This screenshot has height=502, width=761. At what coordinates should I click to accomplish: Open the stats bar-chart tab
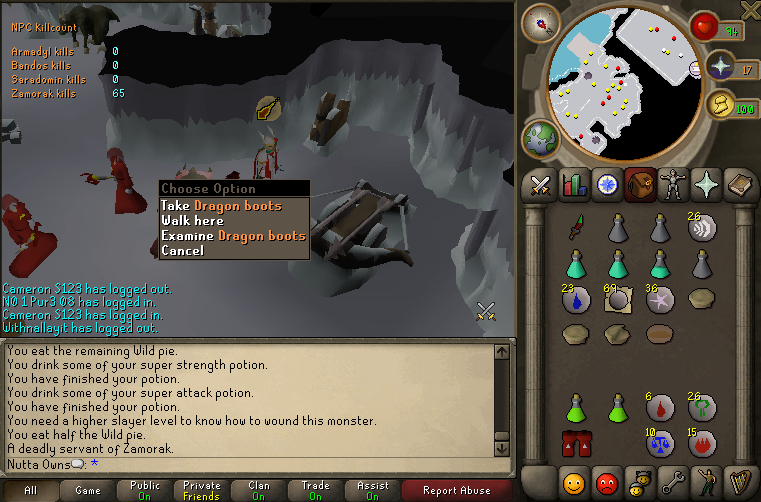coord(574,185)
